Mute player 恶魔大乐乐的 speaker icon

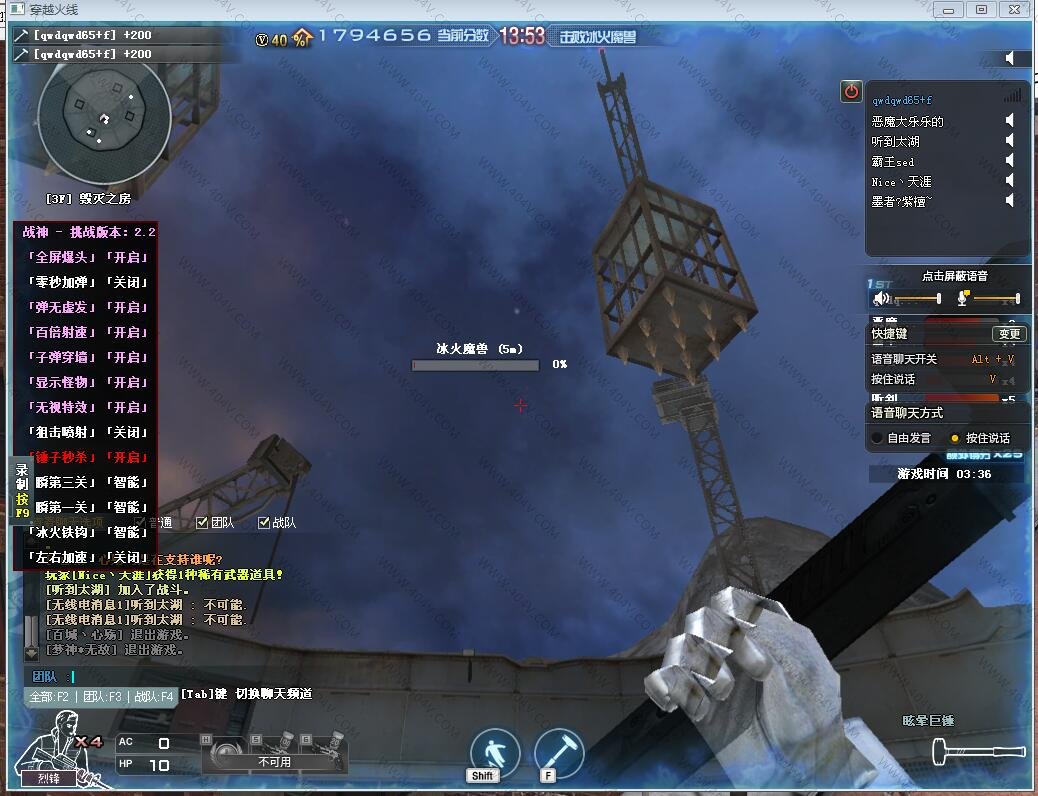[x=1010, y=121]
